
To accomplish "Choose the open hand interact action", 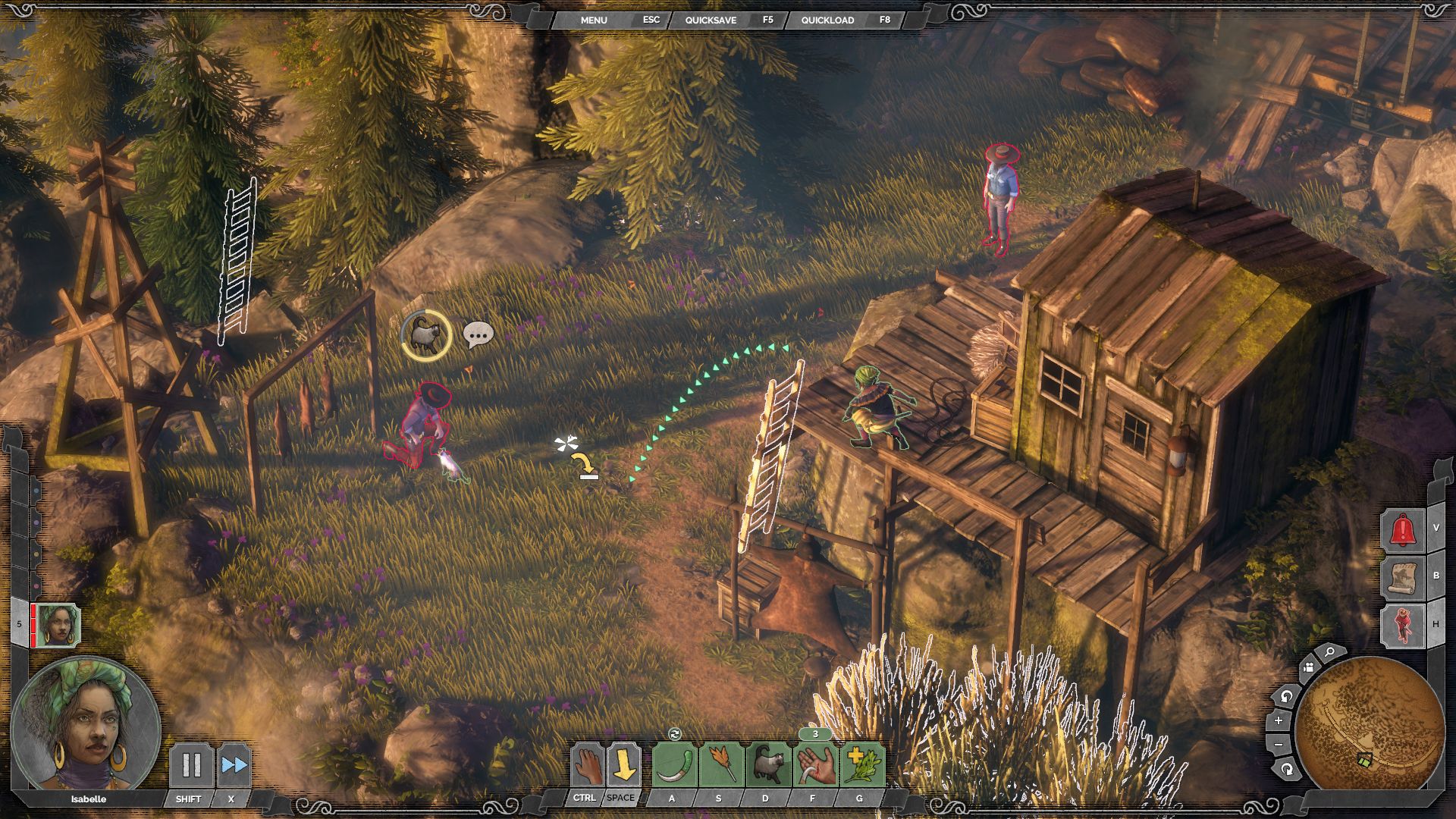I will (587, 765).
